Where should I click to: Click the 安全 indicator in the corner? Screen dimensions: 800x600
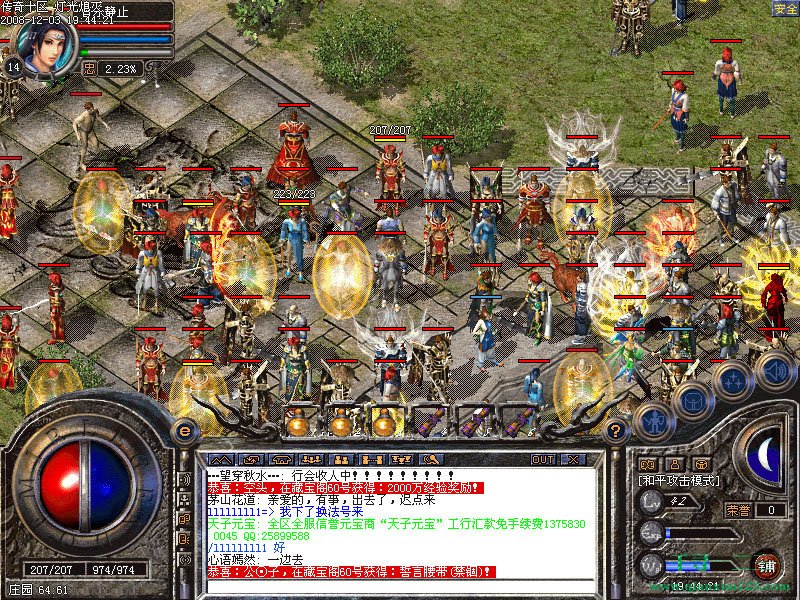click(785, 8)
